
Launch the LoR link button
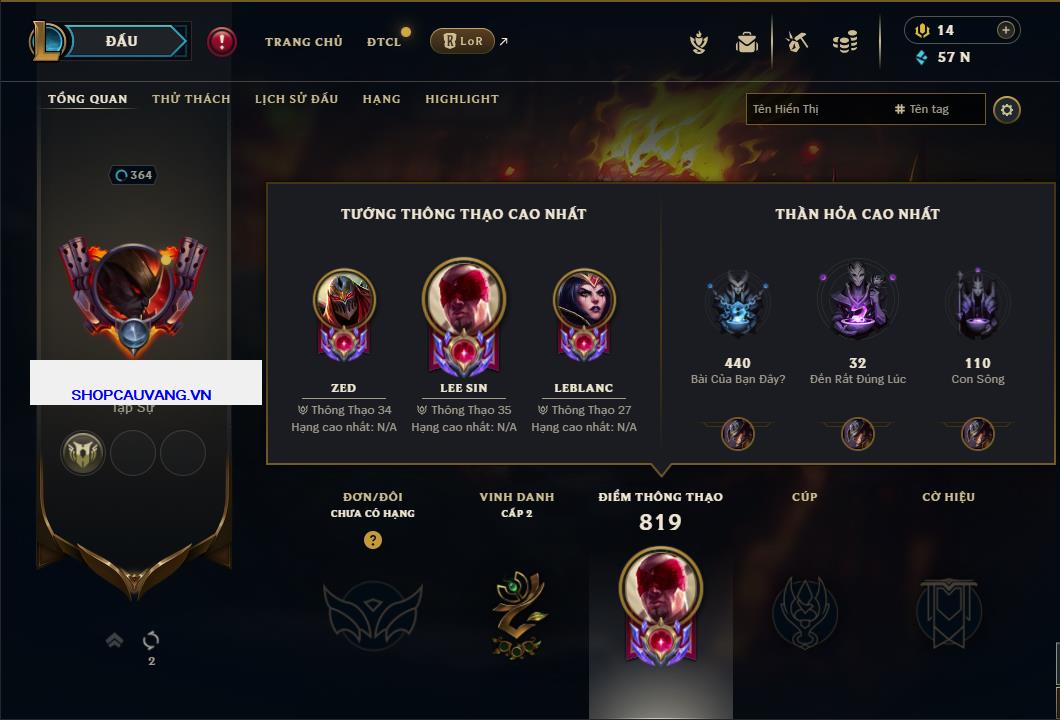point(462,42)
